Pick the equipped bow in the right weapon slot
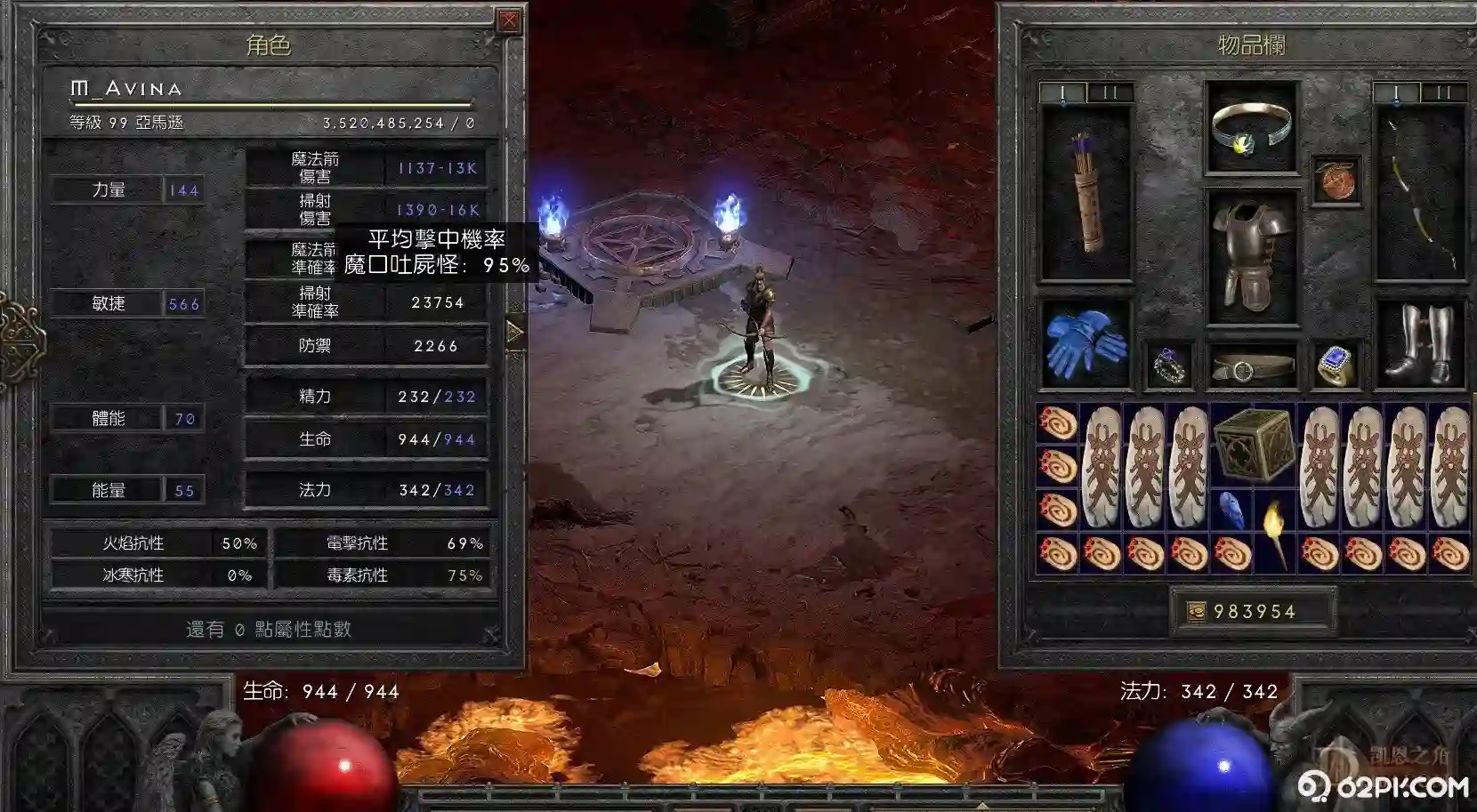The height and width of the screenshot is (812, 1477). 1419,194
